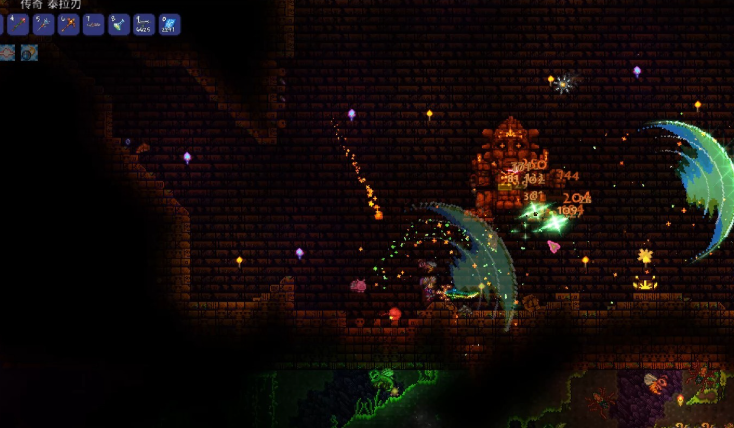Select hotbar slot 4 green and red staff
The height and width of the screenshot is (428, 734).
(17, 24)
